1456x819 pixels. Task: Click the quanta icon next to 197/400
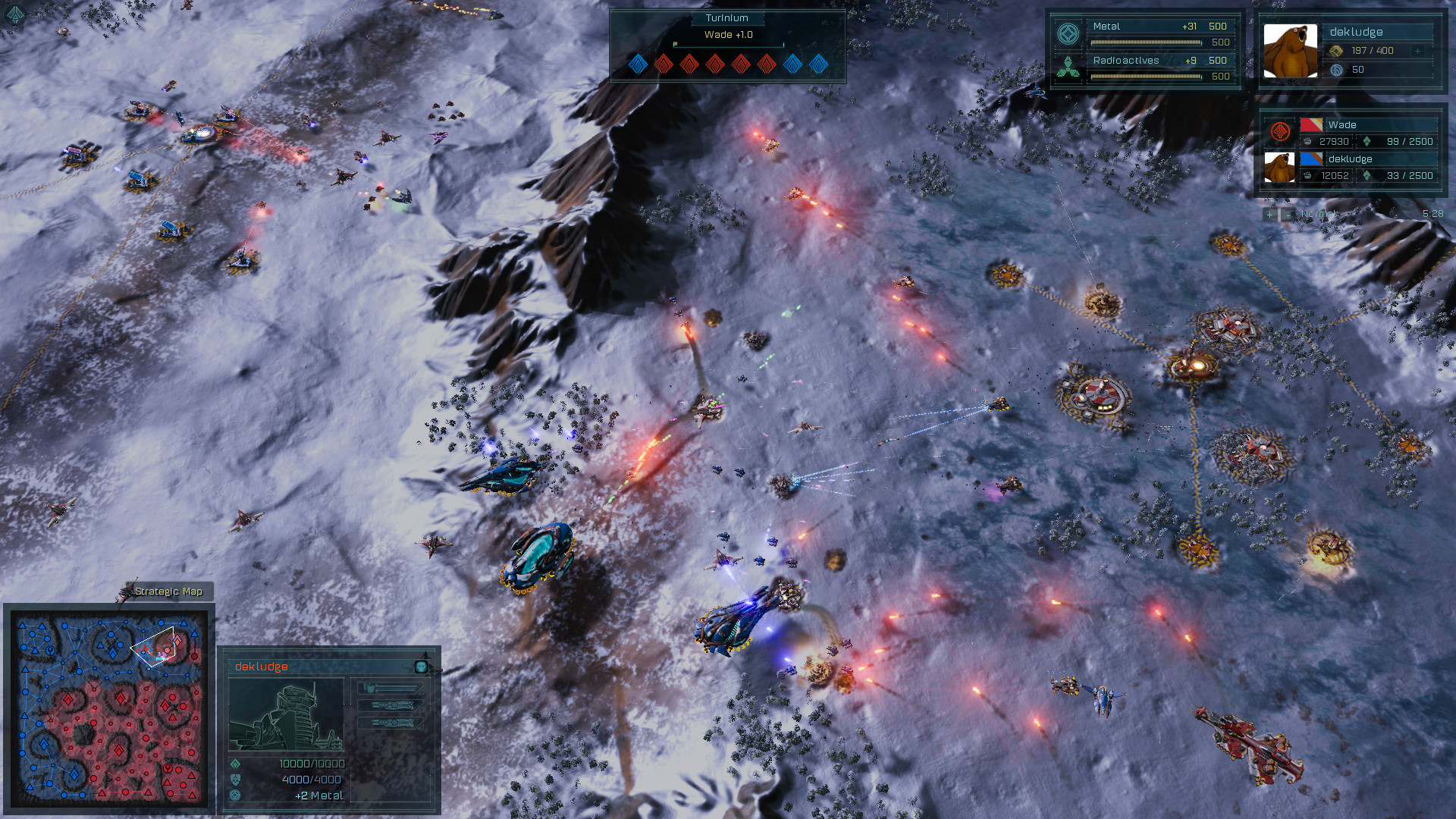[x=1335, y=50]
